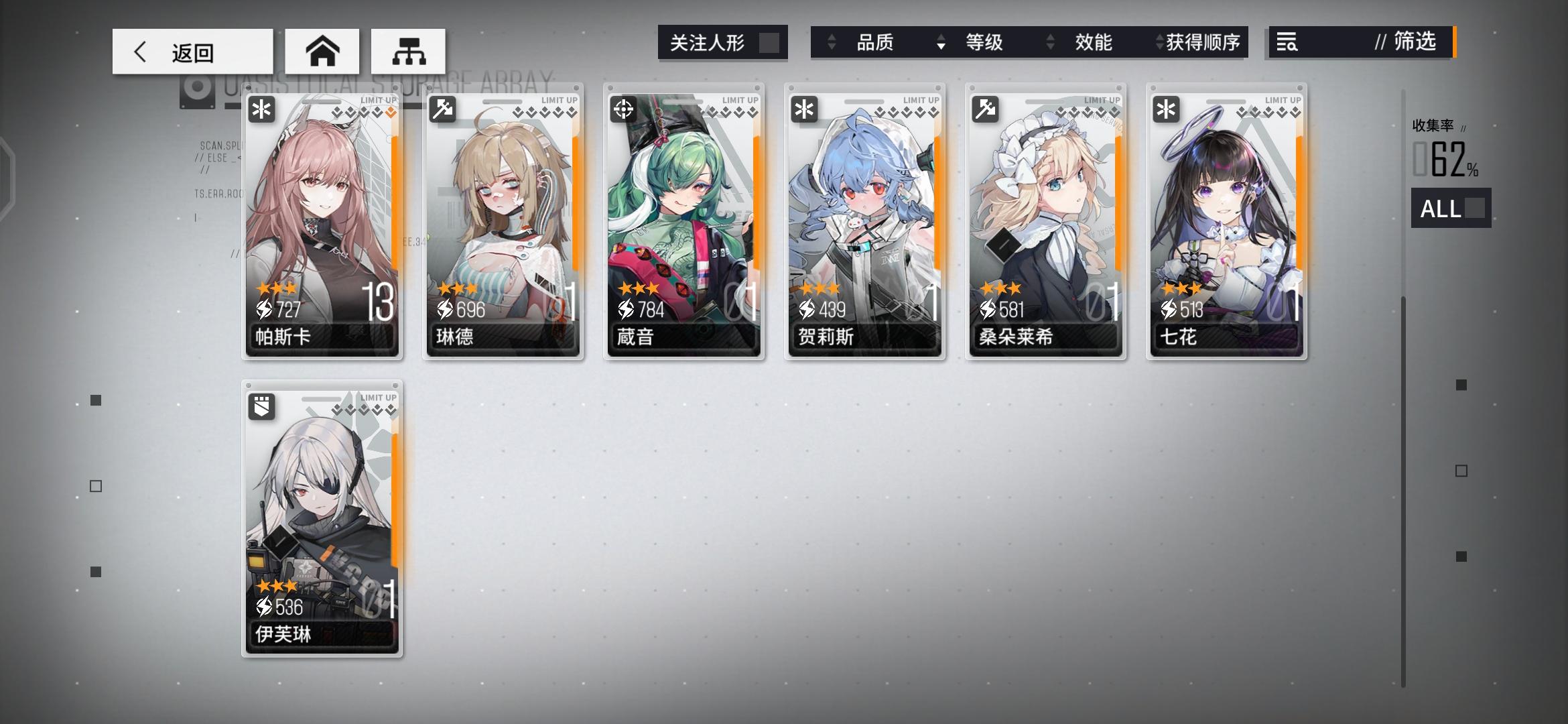Viewport: 1568px width, 724px height.
Task: Select the medic class icon on 帕斯卡's card
Action: (x=262, y=109)
